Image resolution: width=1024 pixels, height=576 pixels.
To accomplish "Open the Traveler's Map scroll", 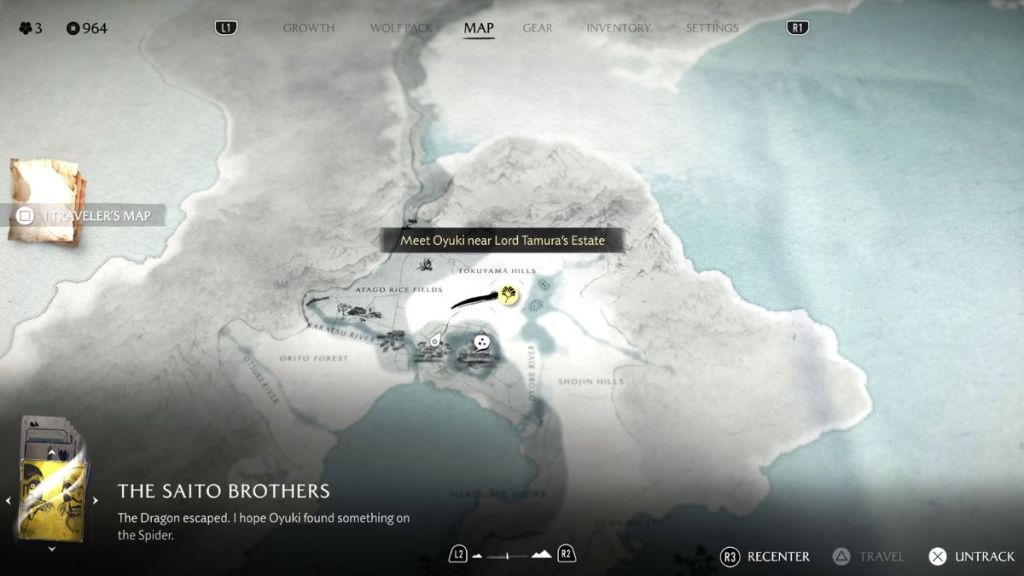I will click(x=48, y=201).
